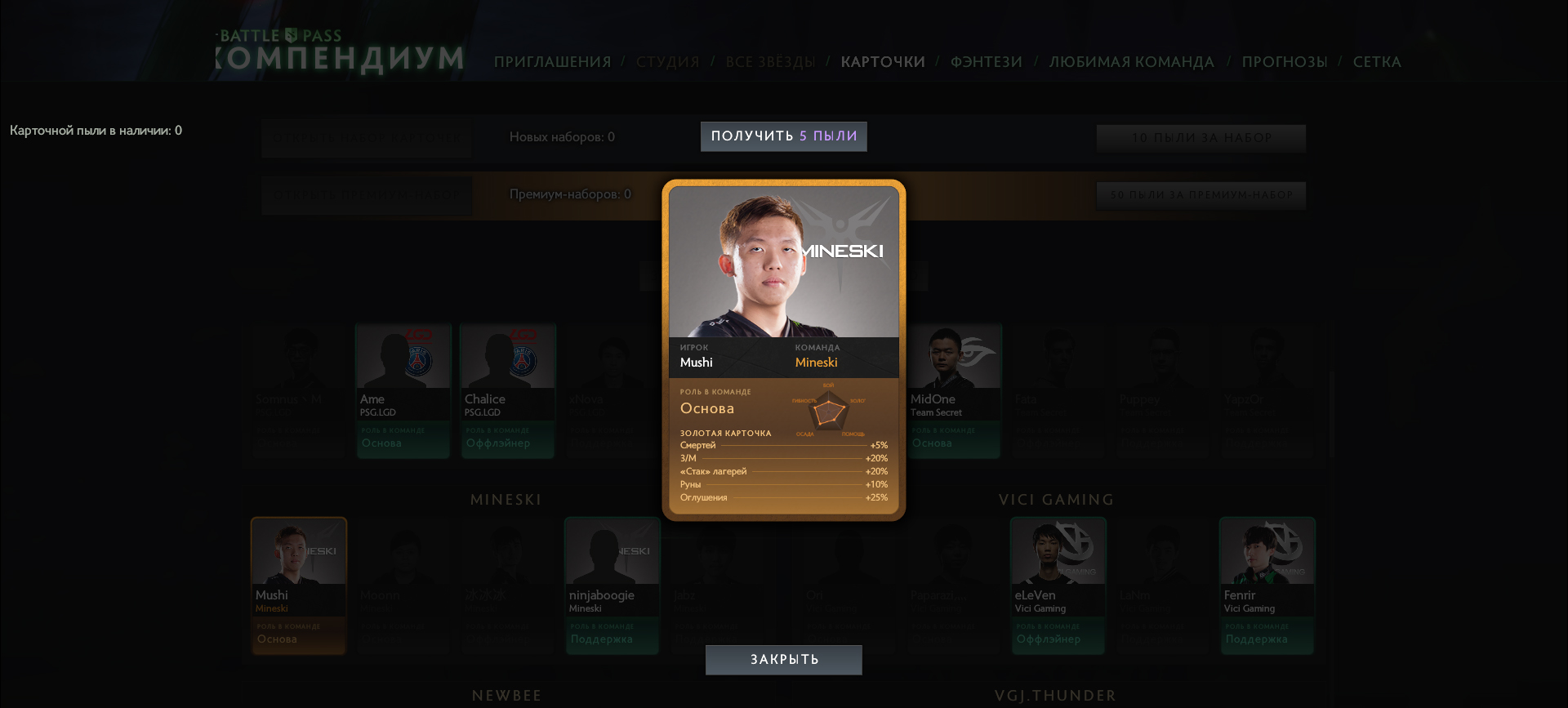This screenshot has height=708, width=1568.
Task: Select the Fenrir Vici Gaming card
Action: pyautogui.click(x=1267, y=586)
